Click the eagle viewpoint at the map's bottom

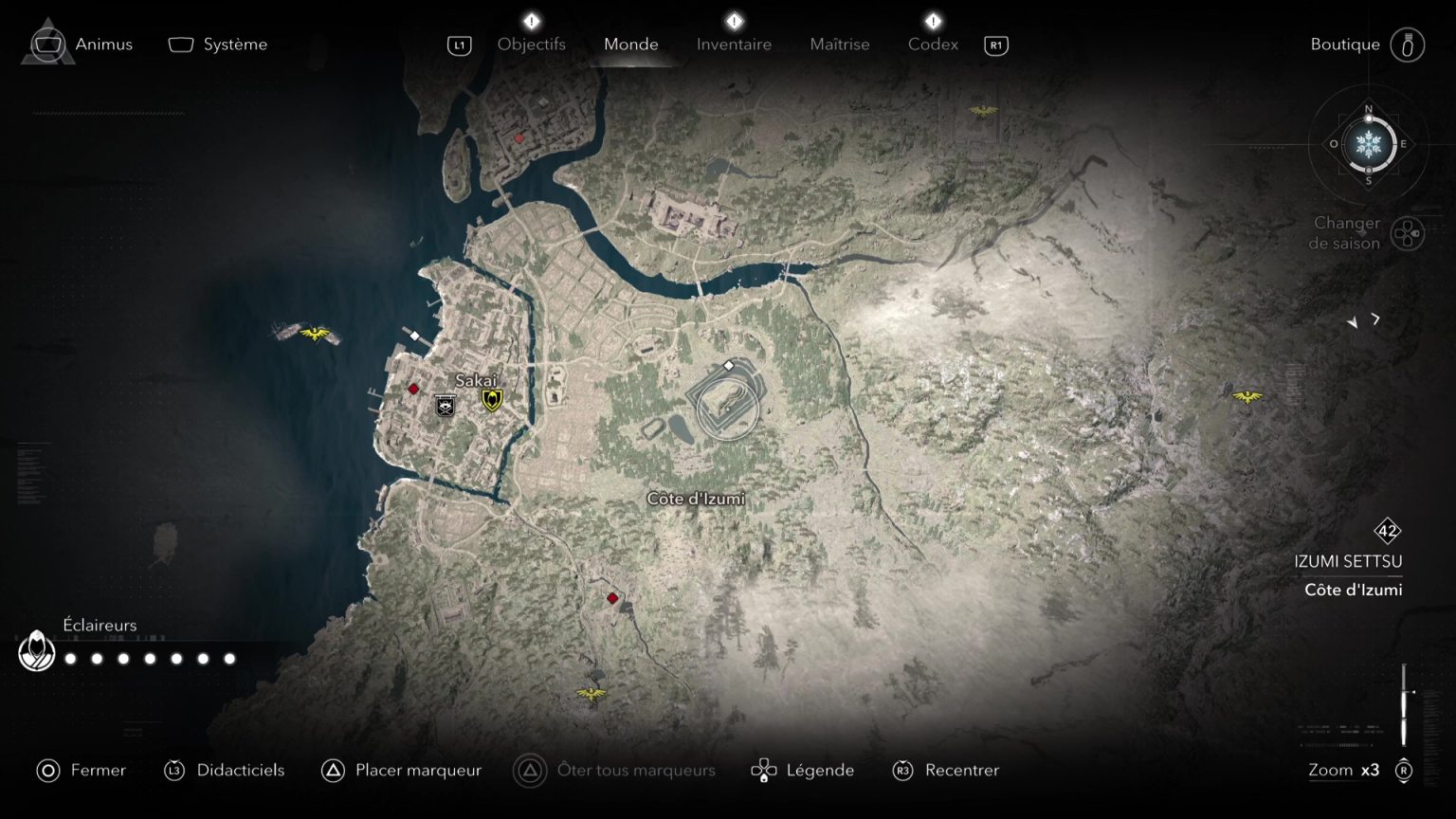592,691
